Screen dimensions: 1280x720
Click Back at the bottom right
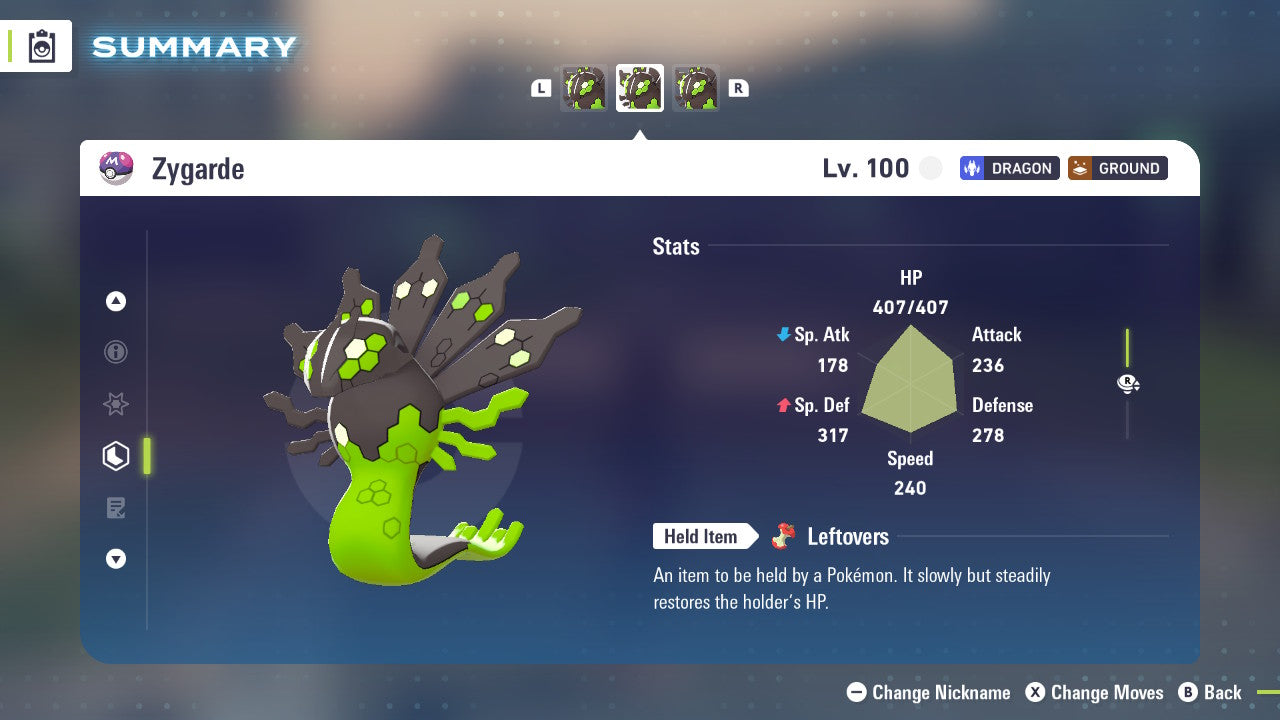point(1221,692)
